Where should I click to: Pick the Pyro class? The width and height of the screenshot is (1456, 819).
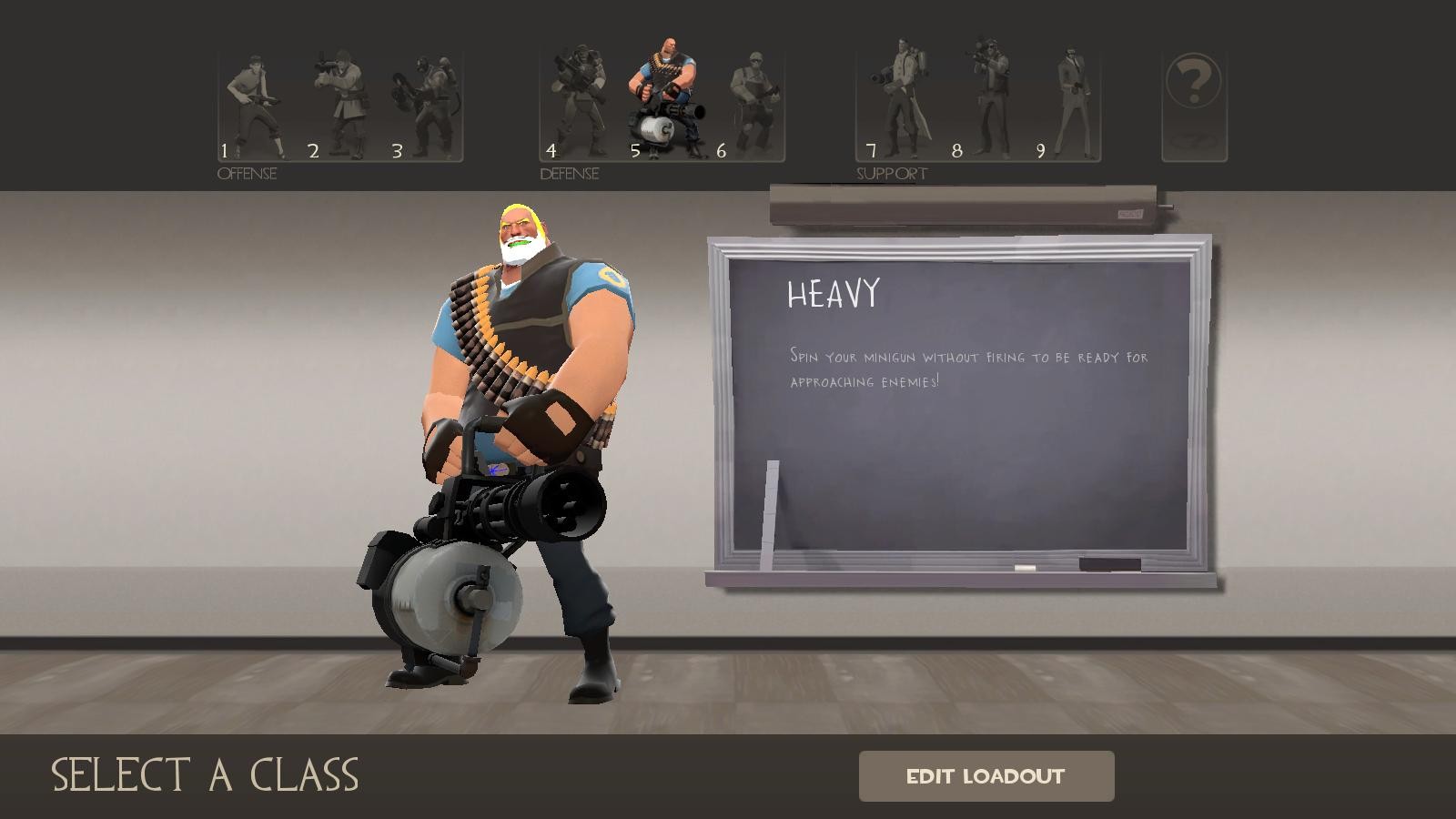click(426, 100)
